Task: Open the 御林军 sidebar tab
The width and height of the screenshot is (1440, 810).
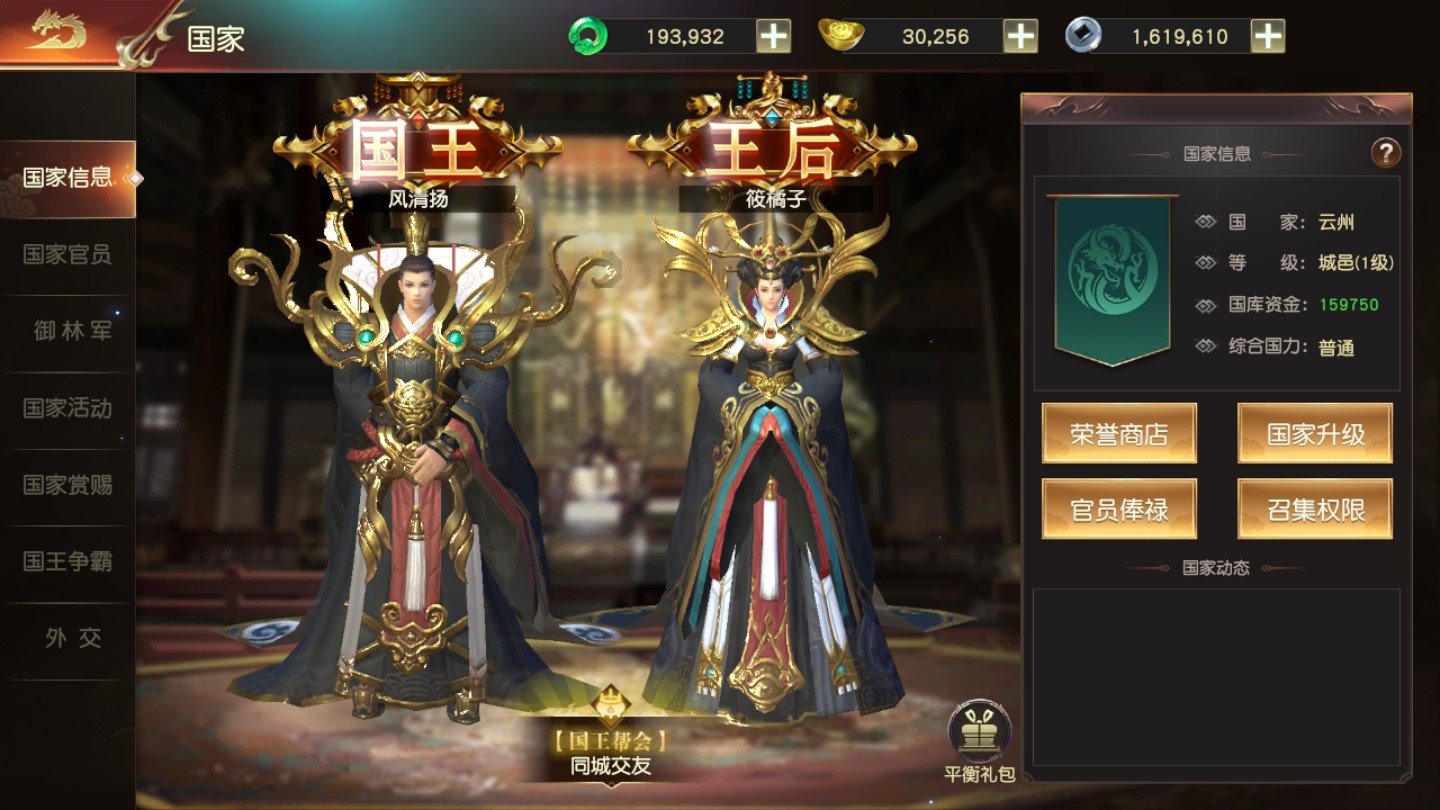Action: pos(66,331)
